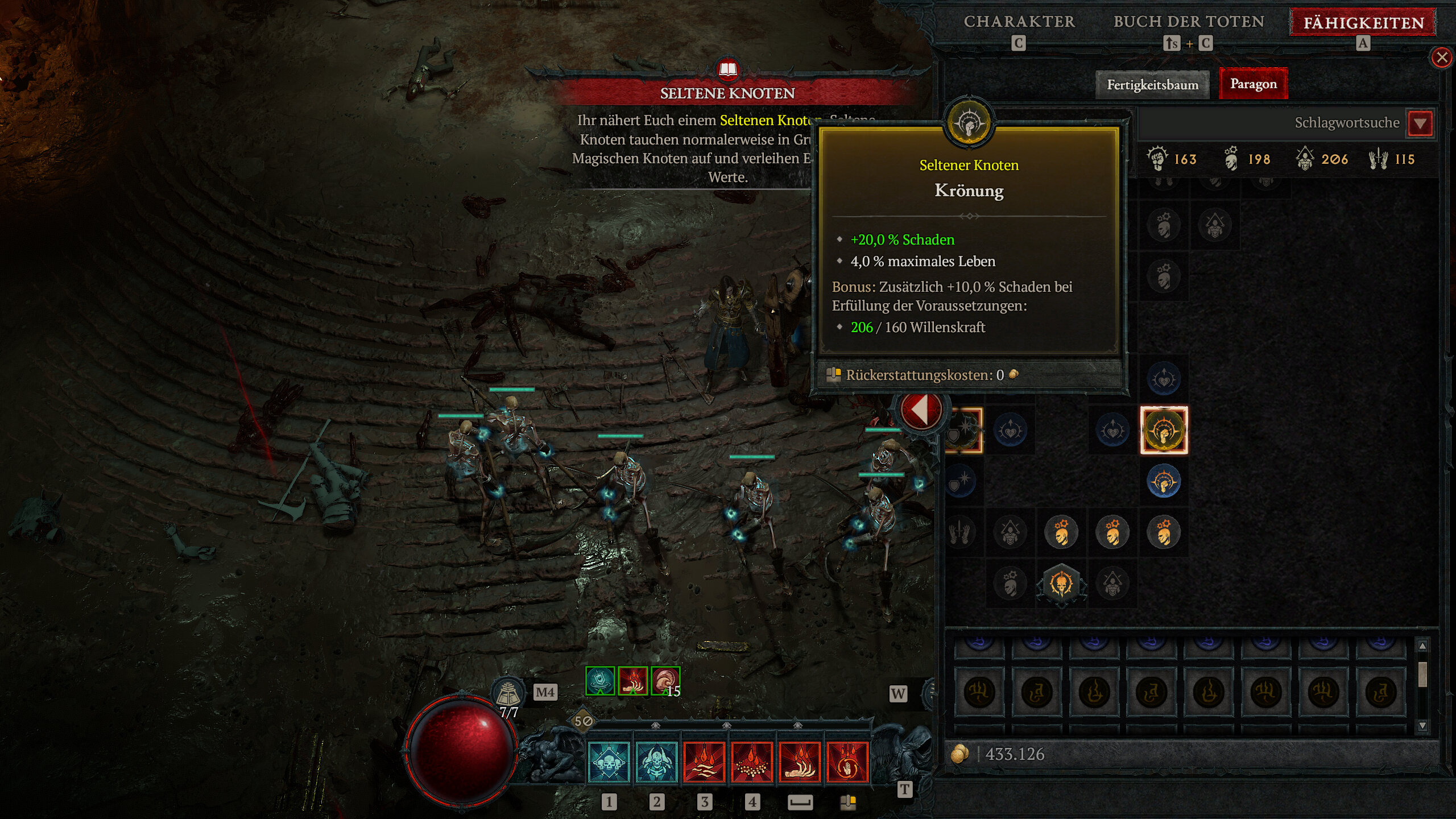
Task: Open the Schlagwortsuche dropdown arrow
Action: pos(1420,123)
